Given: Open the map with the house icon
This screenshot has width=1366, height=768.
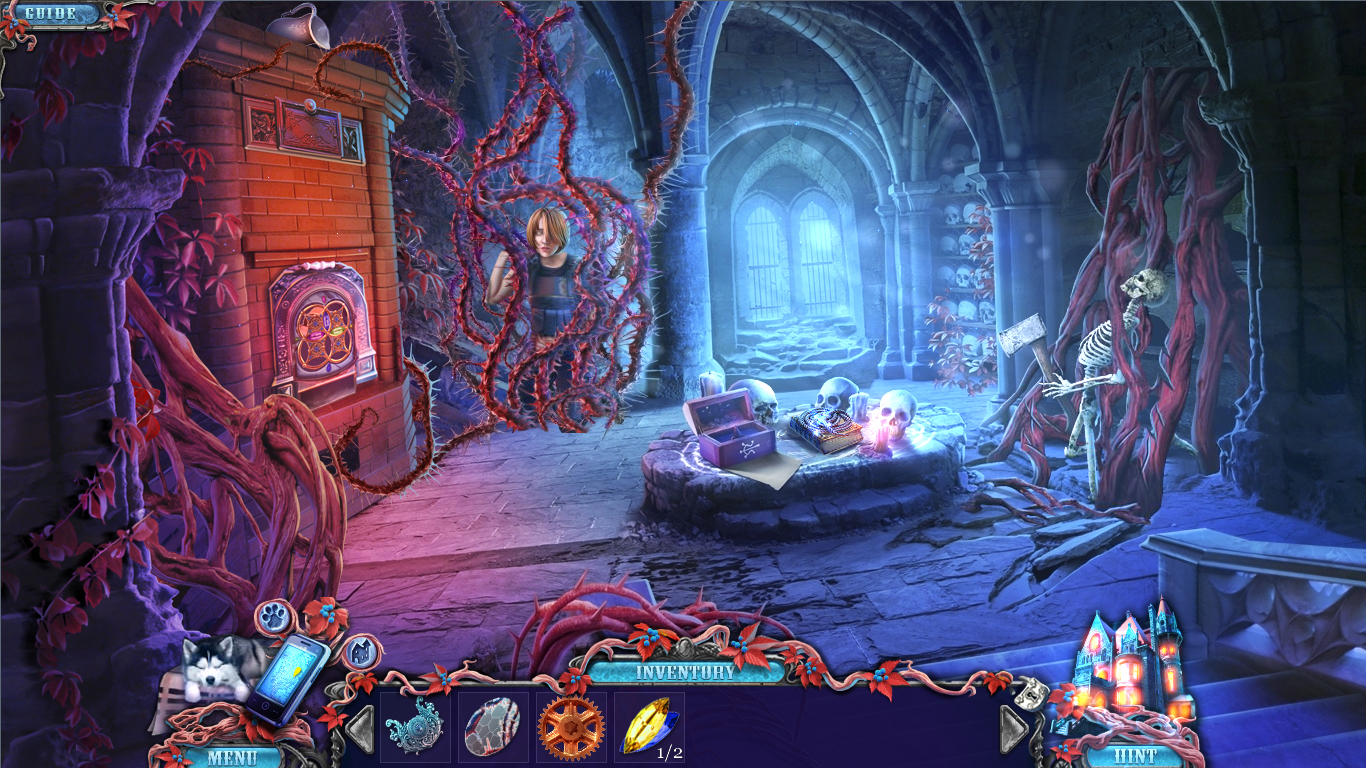Looking at the screenshot, I should coord(362,652).
